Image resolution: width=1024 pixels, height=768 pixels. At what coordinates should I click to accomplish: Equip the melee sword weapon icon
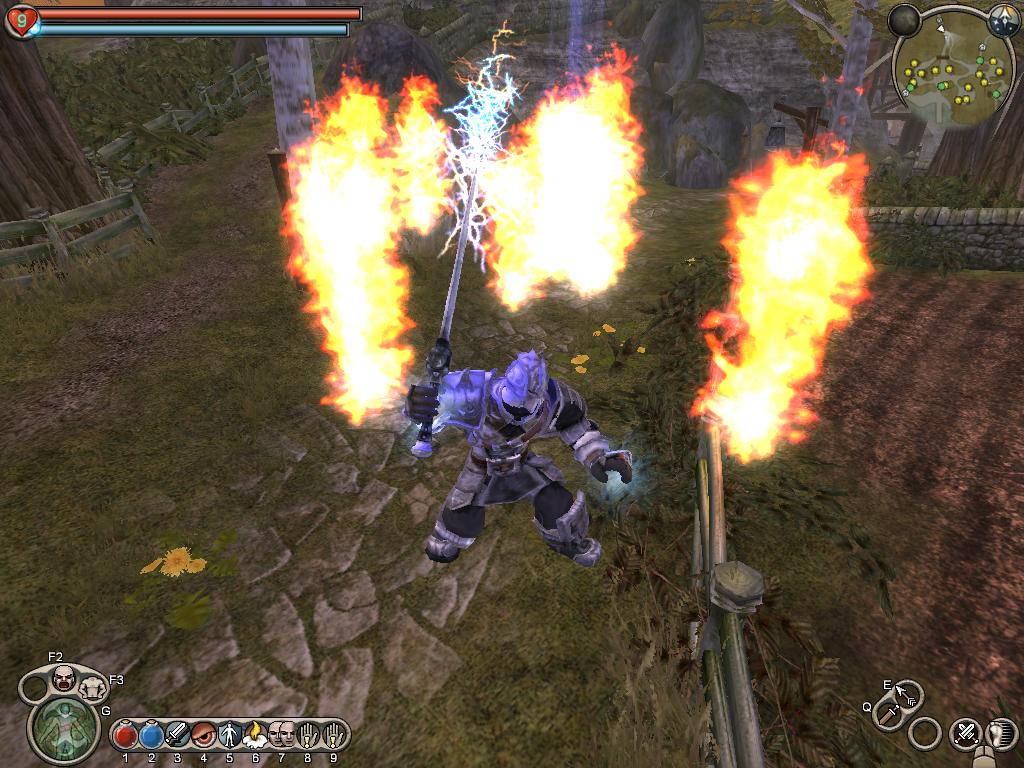[888, 713]
